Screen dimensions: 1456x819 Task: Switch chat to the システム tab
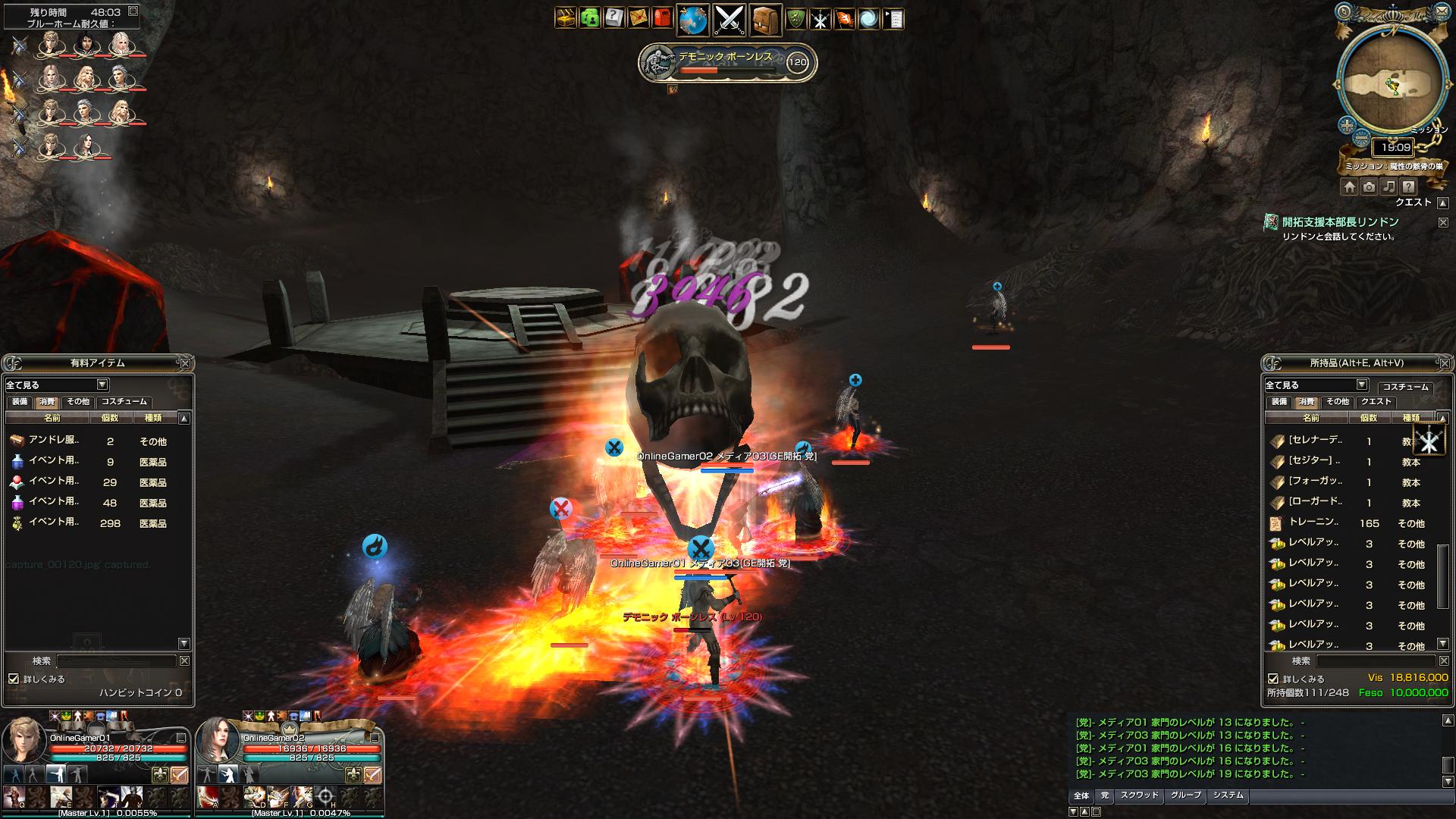pyautogui.click(x=1228, y=795)
